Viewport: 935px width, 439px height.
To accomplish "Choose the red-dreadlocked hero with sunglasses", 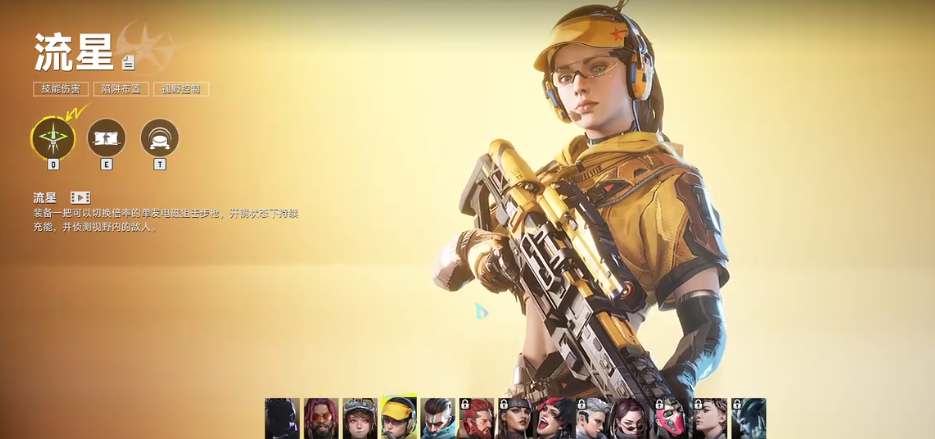I will click(x=321, y=418).
